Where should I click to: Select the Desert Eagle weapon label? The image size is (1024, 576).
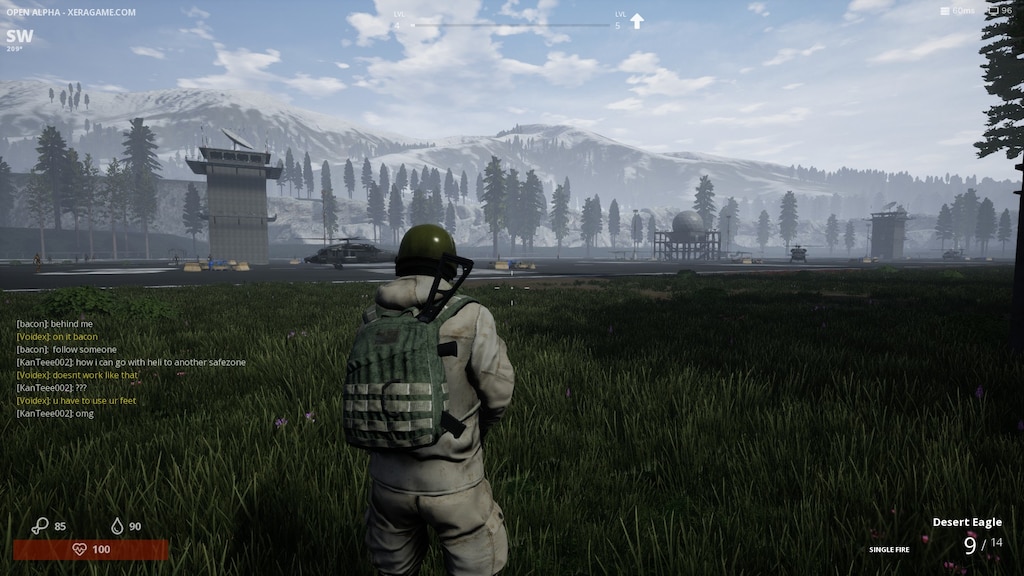[x=967, y=522]
